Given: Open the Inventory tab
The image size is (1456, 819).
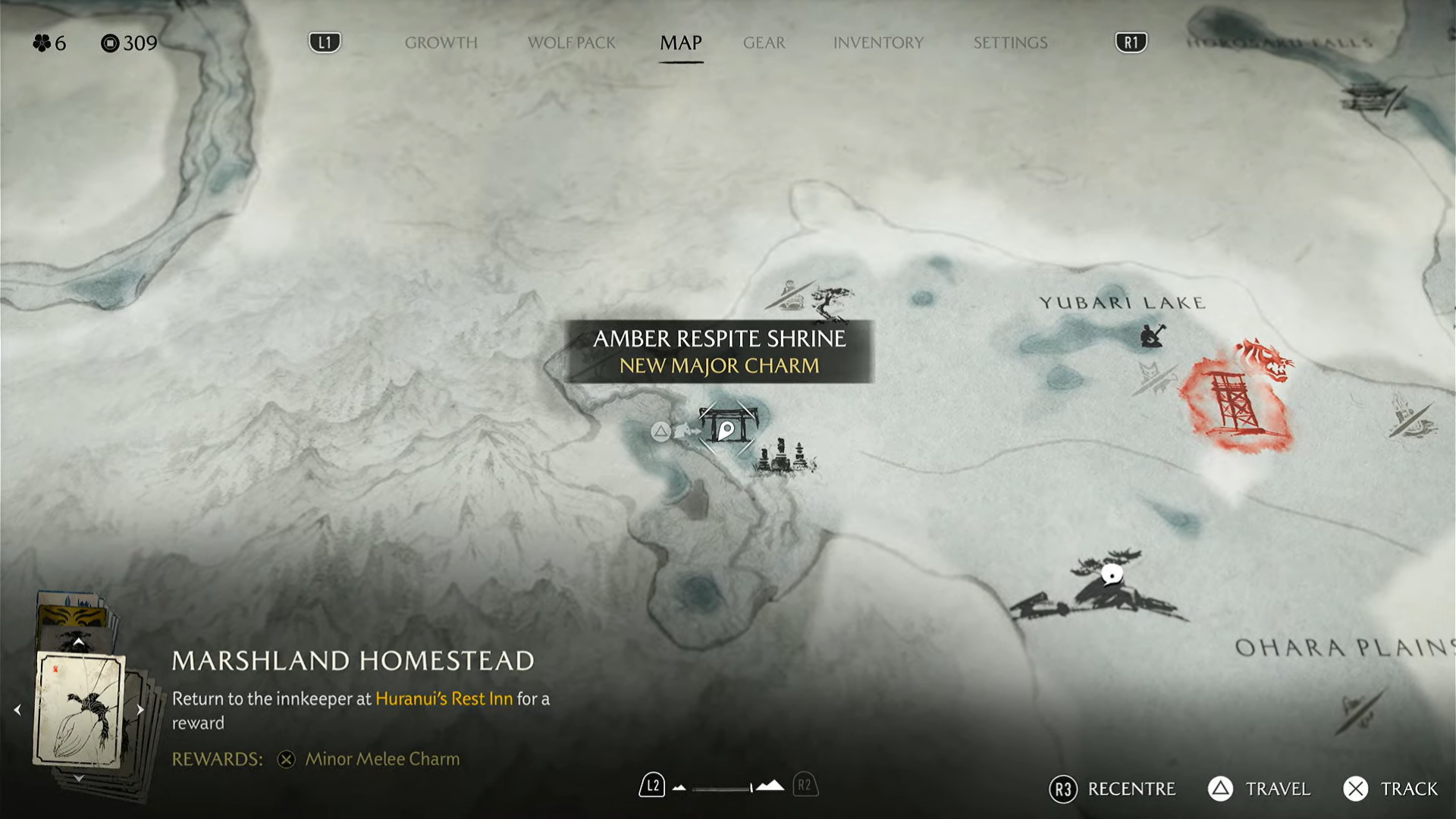Looking at the screenshot, I should click(x=878, y=43).
